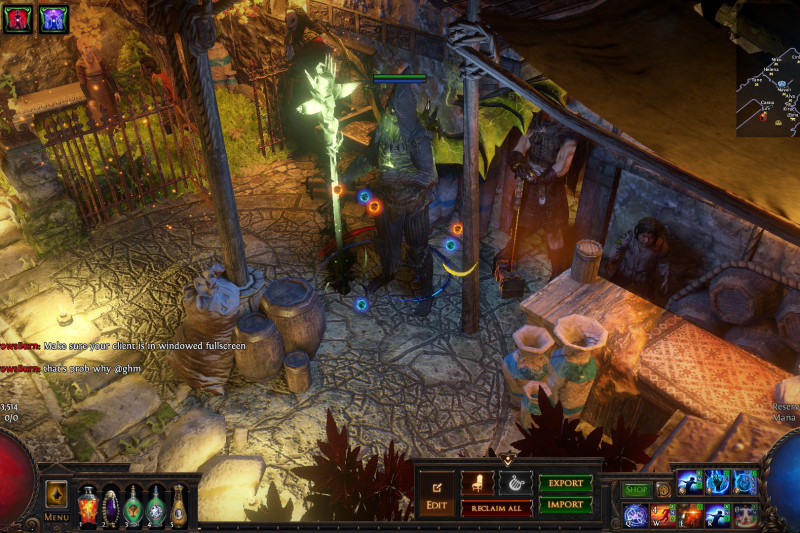Import a hideout layout
Viewport: 800px width, 533px height.
[566, 505]
